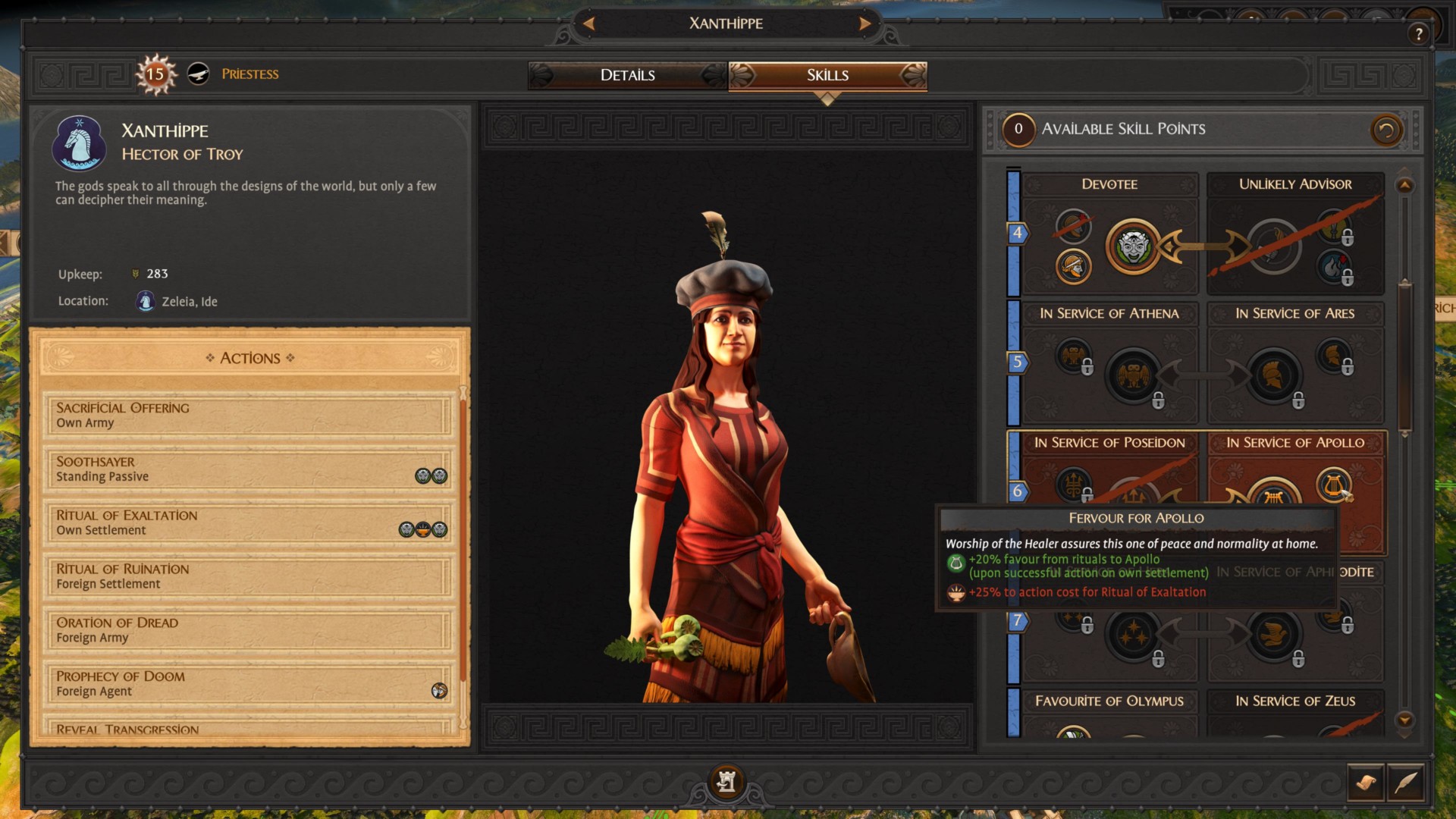This screenshot has width=1456, height=819.
Task: Click the Devotee mask skill icon
Action: tap(1133, 246)
